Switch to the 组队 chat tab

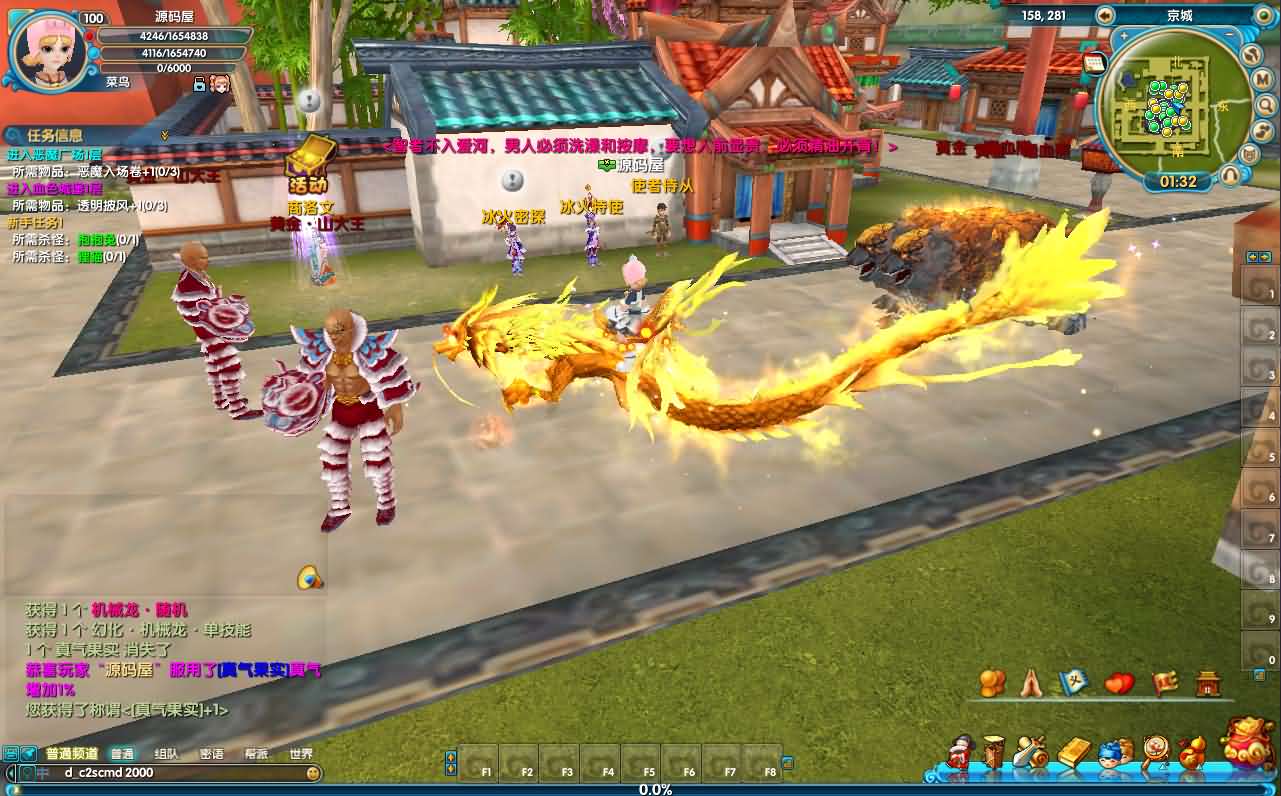pos(167,754)
